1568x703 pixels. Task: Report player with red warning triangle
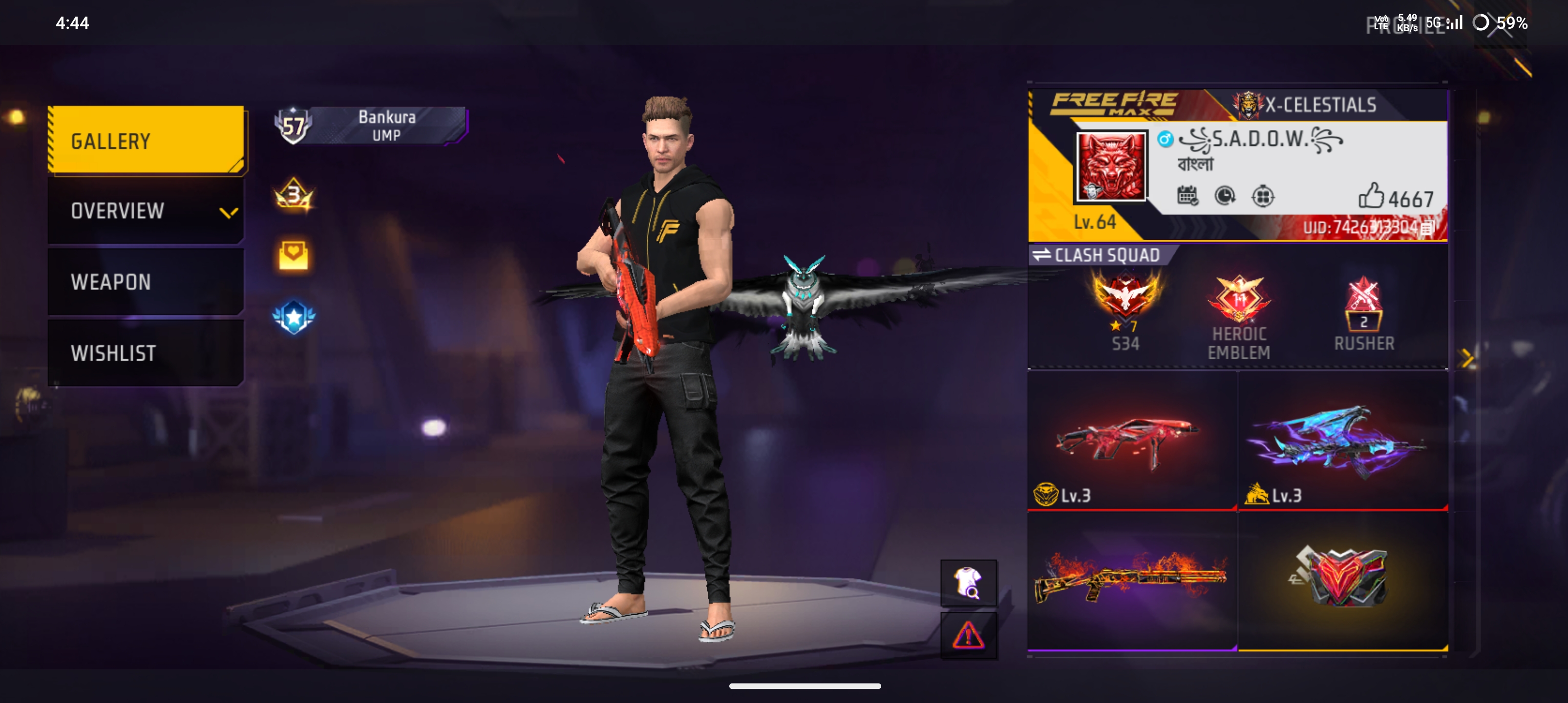coord(968,636)
